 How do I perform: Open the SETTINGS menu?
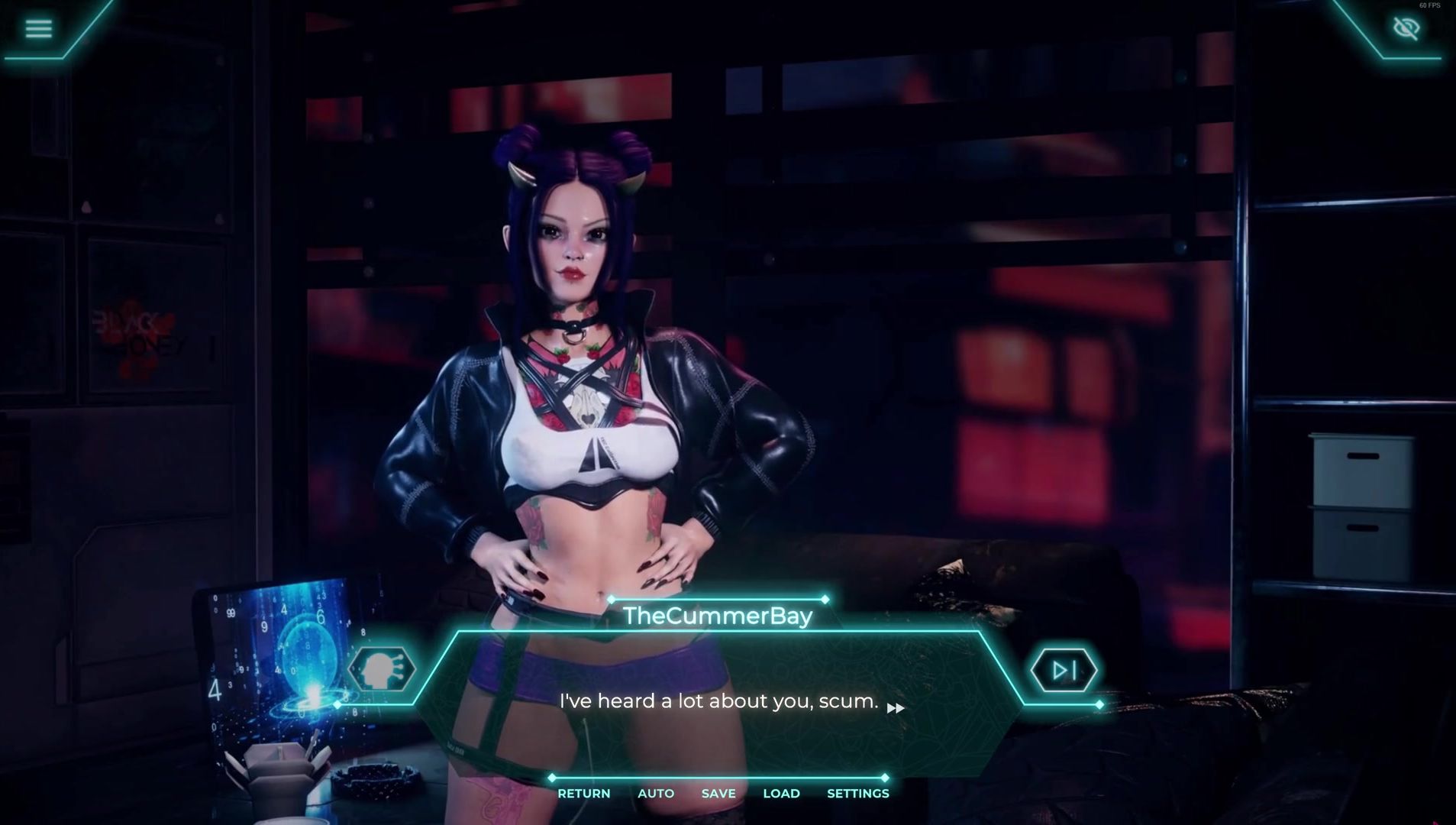857,794
